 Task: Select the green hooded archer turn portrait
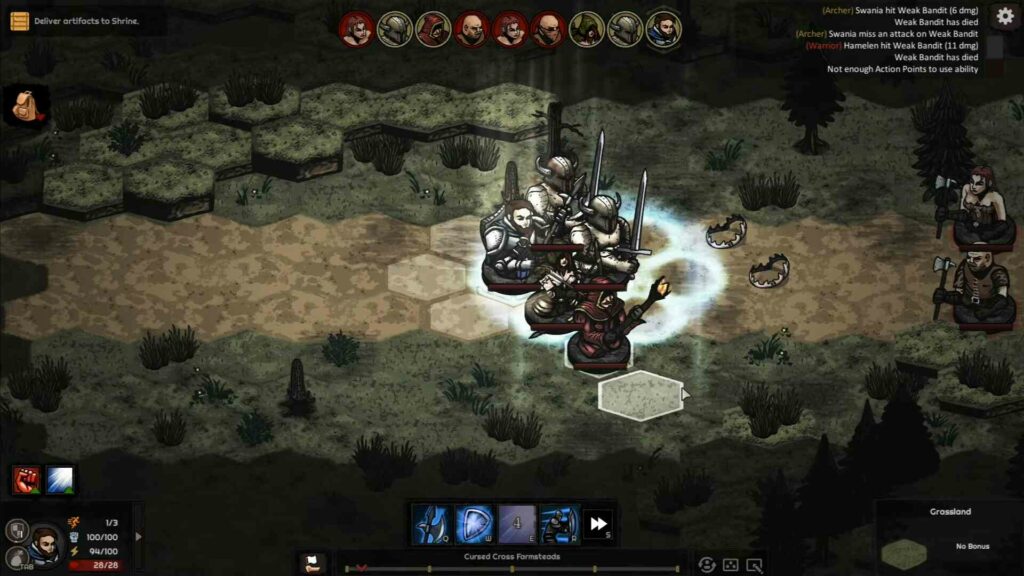click(586, 29)
